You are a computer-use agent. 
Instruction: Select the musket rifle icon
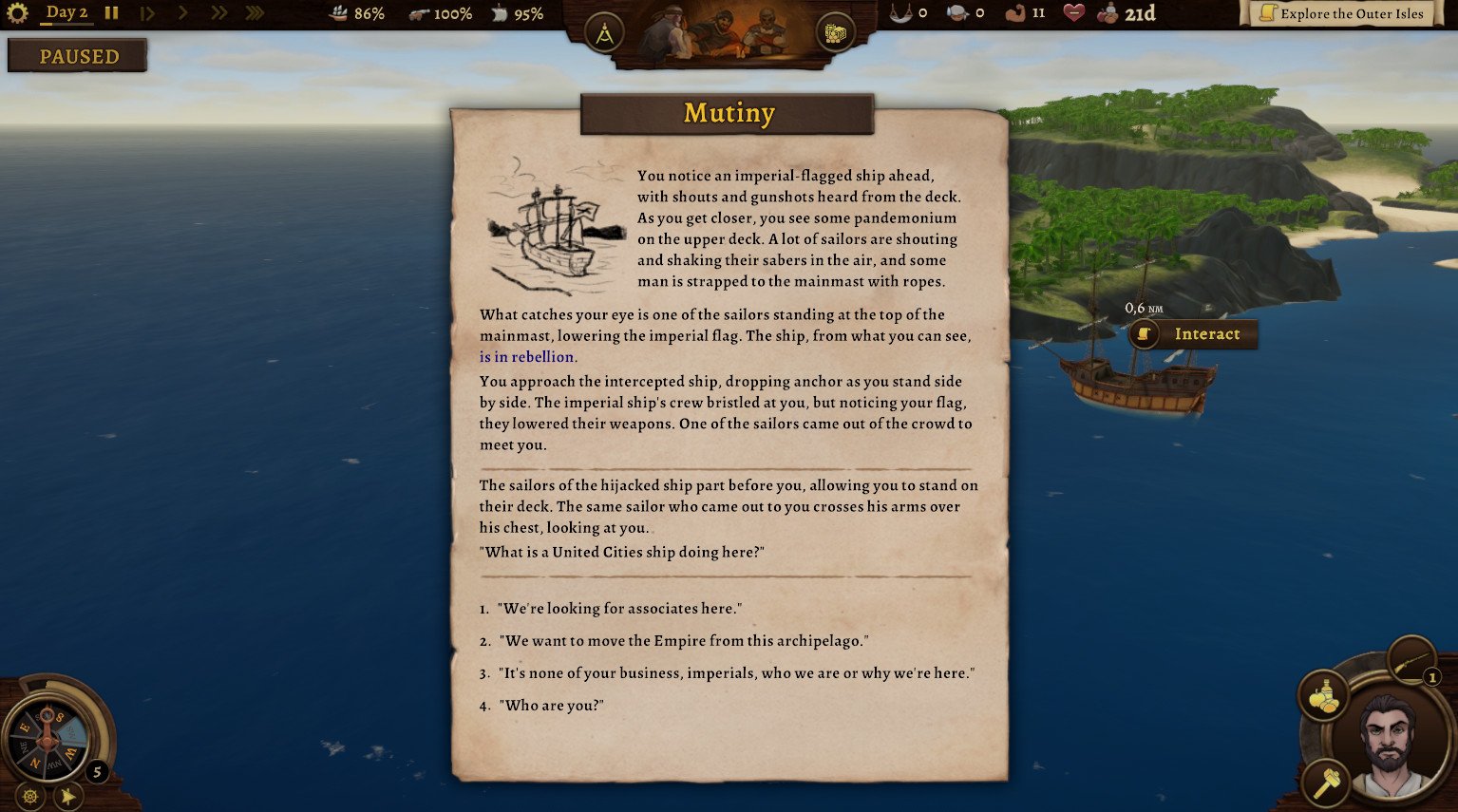point(1410,659)
